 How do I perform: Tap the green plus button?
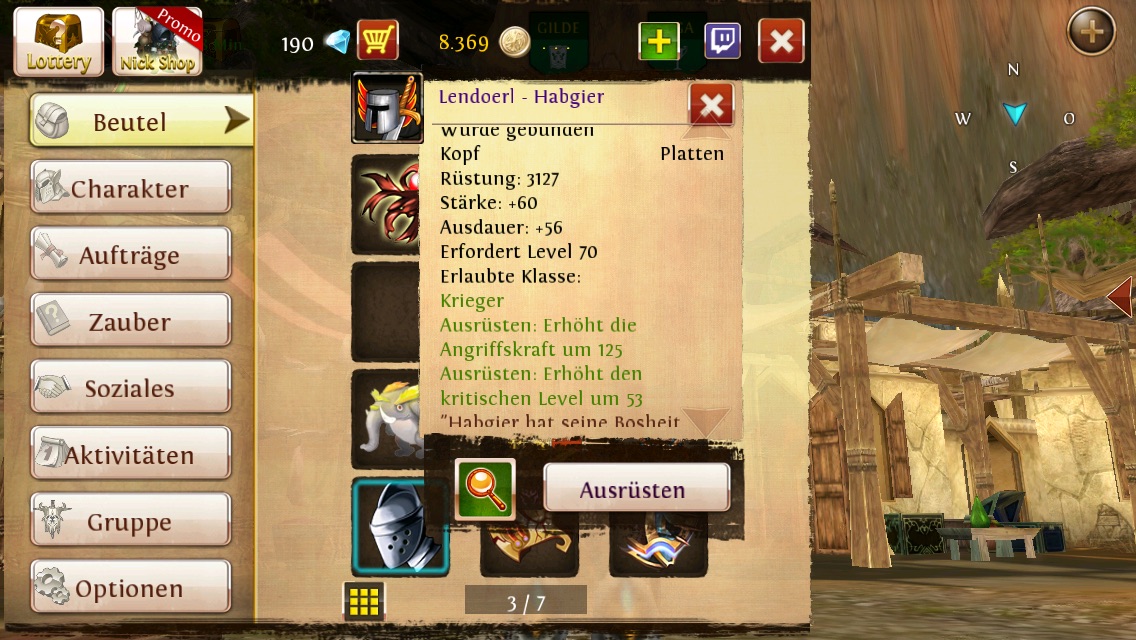[659, 41]
